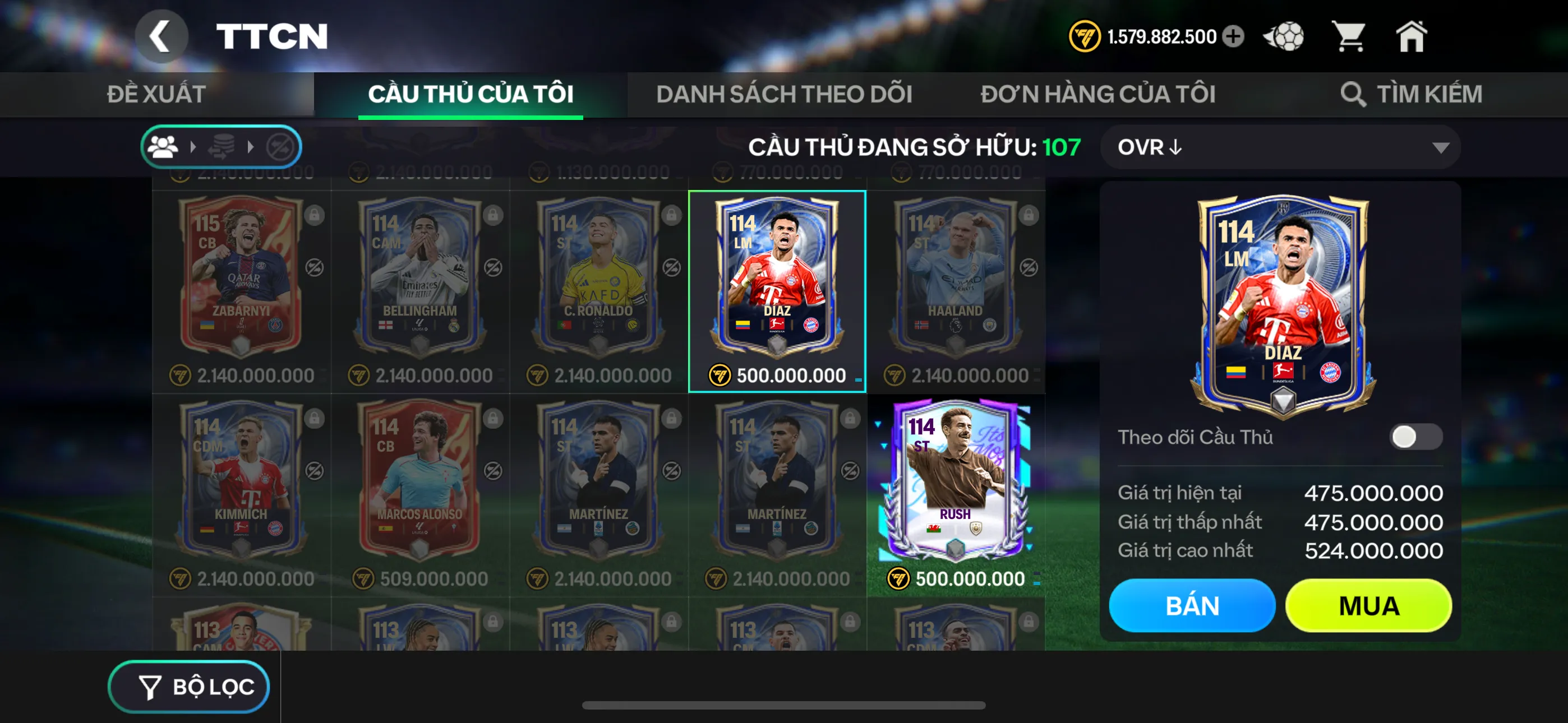Open the ĐƠN HÀNG CỦA TÔI tab

pos(1099,94)
